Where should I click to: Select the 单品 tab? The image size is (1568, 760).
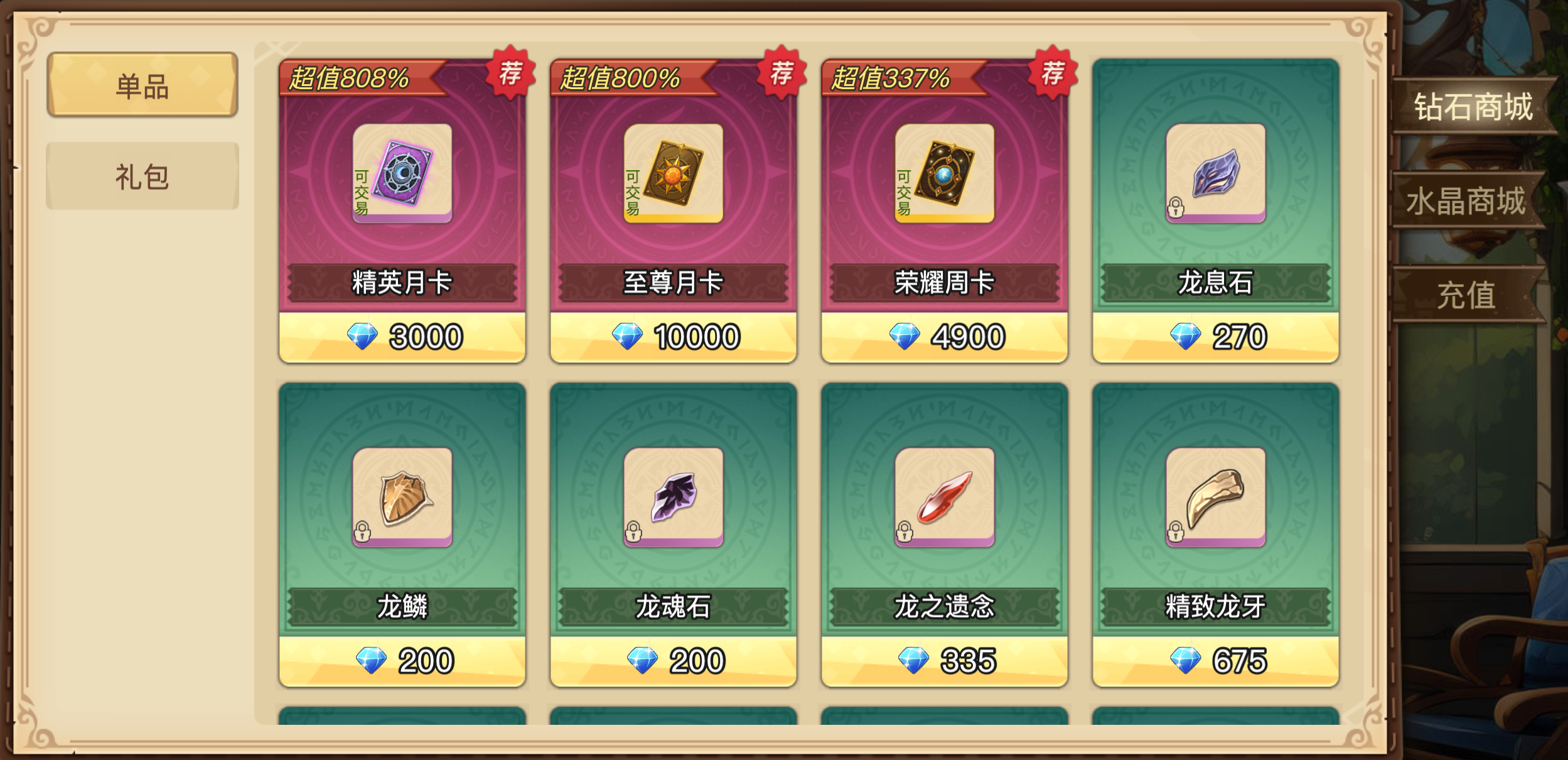coord(141,82)
